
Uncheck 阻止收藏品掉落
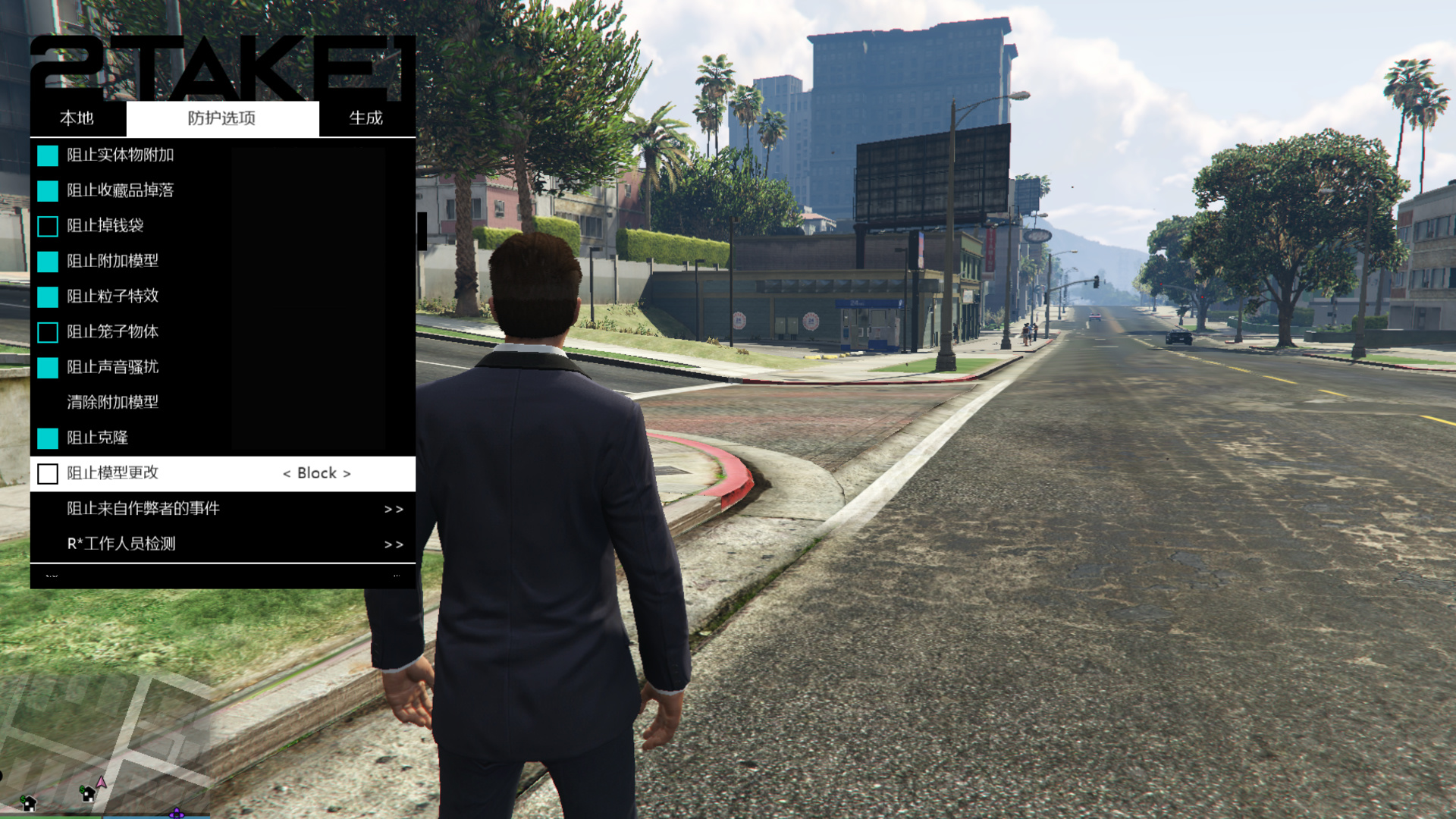click(x=47, y=191)
